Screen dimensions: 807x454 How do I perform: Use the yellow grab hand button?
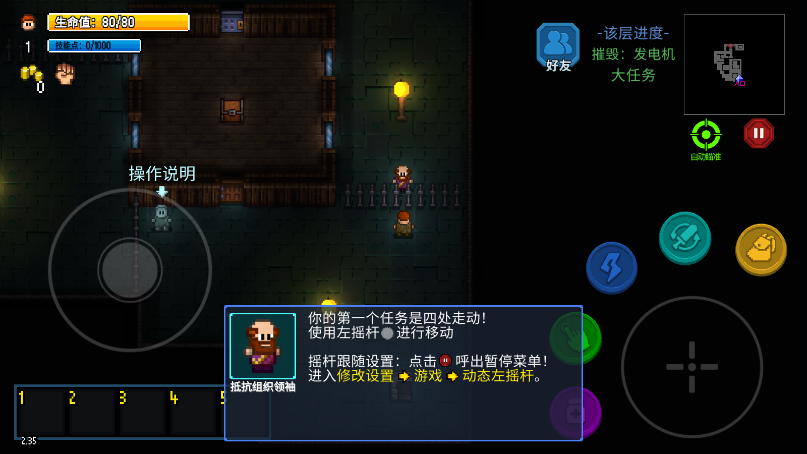pyautogui.click(x=760, y=249)
